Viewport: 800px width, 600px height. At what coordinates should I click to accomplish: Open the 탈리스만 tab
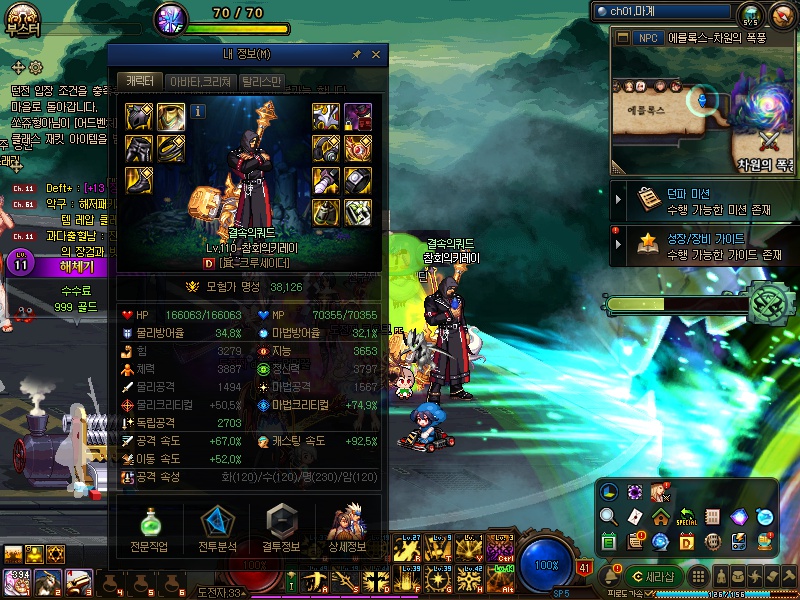pyautogui.click(x=262, y=82)
